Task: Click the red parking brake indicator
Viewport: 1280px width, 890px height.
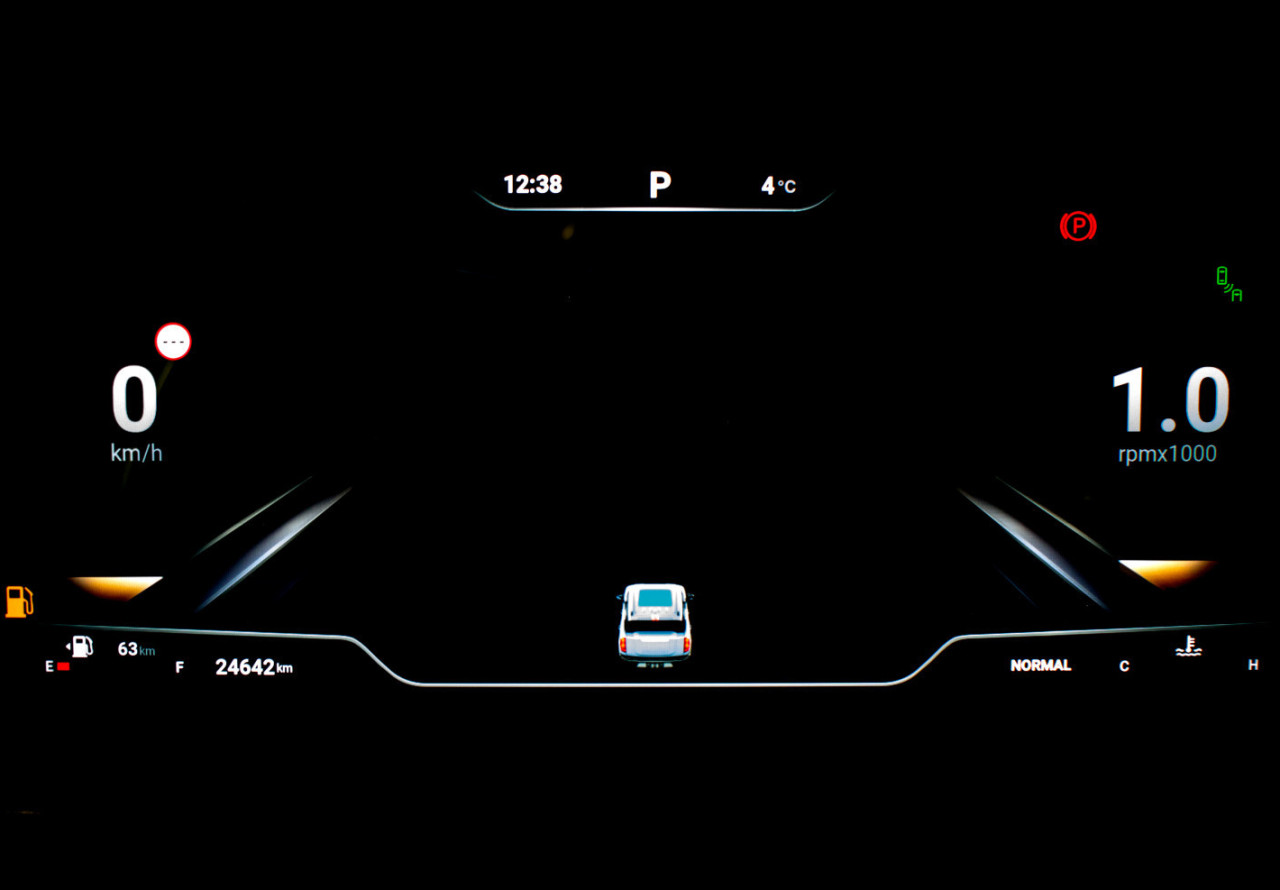Action: pos(1077,227)
